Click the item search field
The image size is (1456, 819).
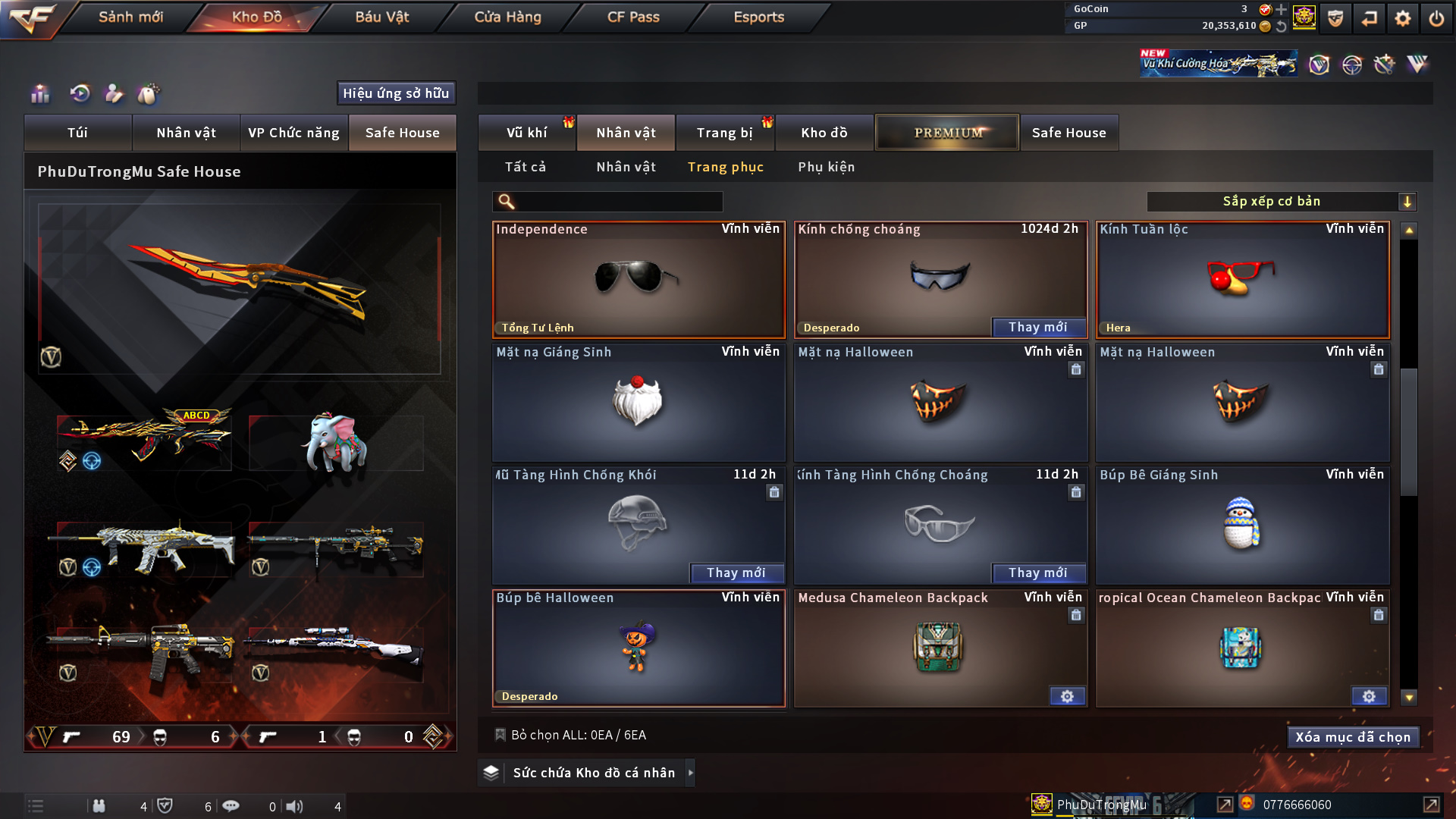pyautogui.click(x=618, y=202)
